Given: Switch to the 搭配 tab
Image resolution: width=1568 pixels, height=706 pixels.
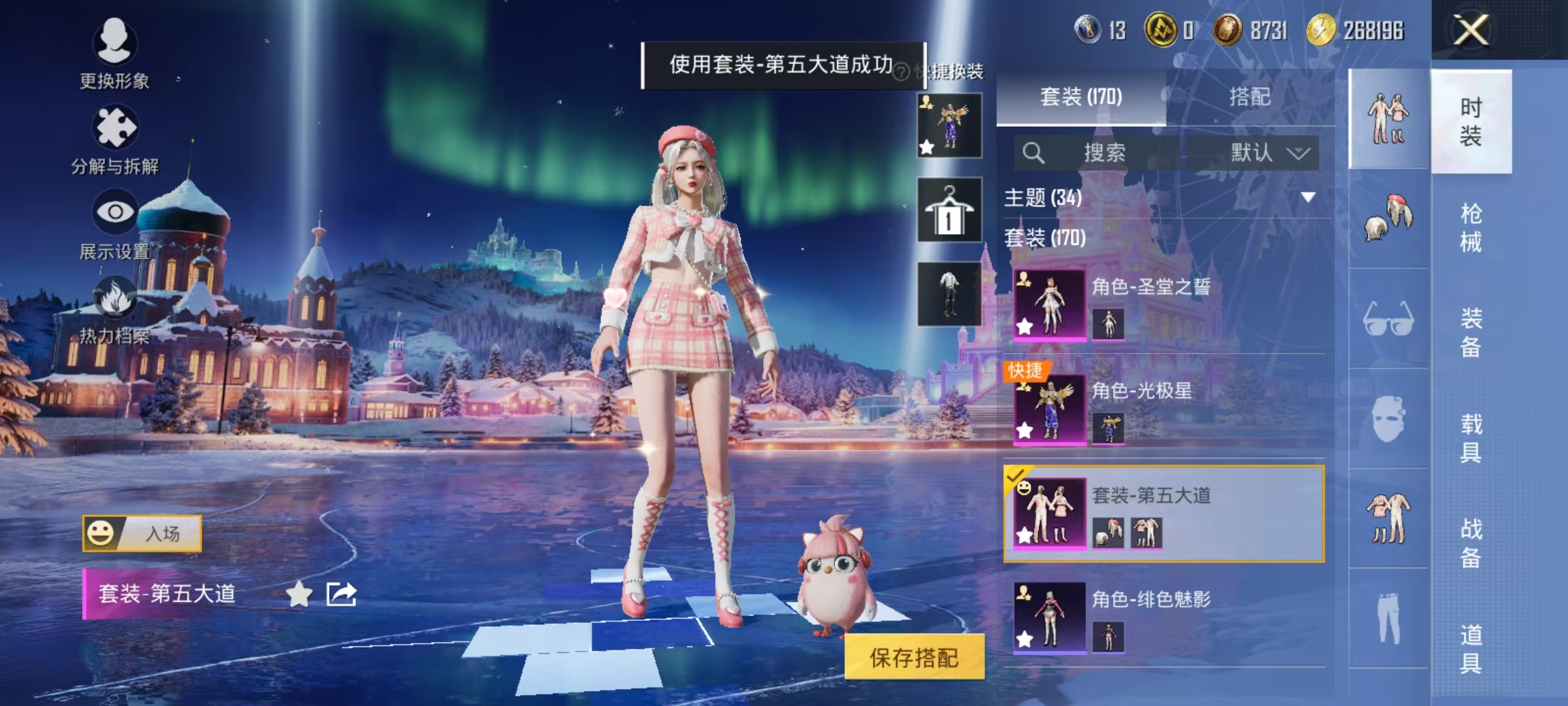Looking at the screenshot, I should 1252,97.
